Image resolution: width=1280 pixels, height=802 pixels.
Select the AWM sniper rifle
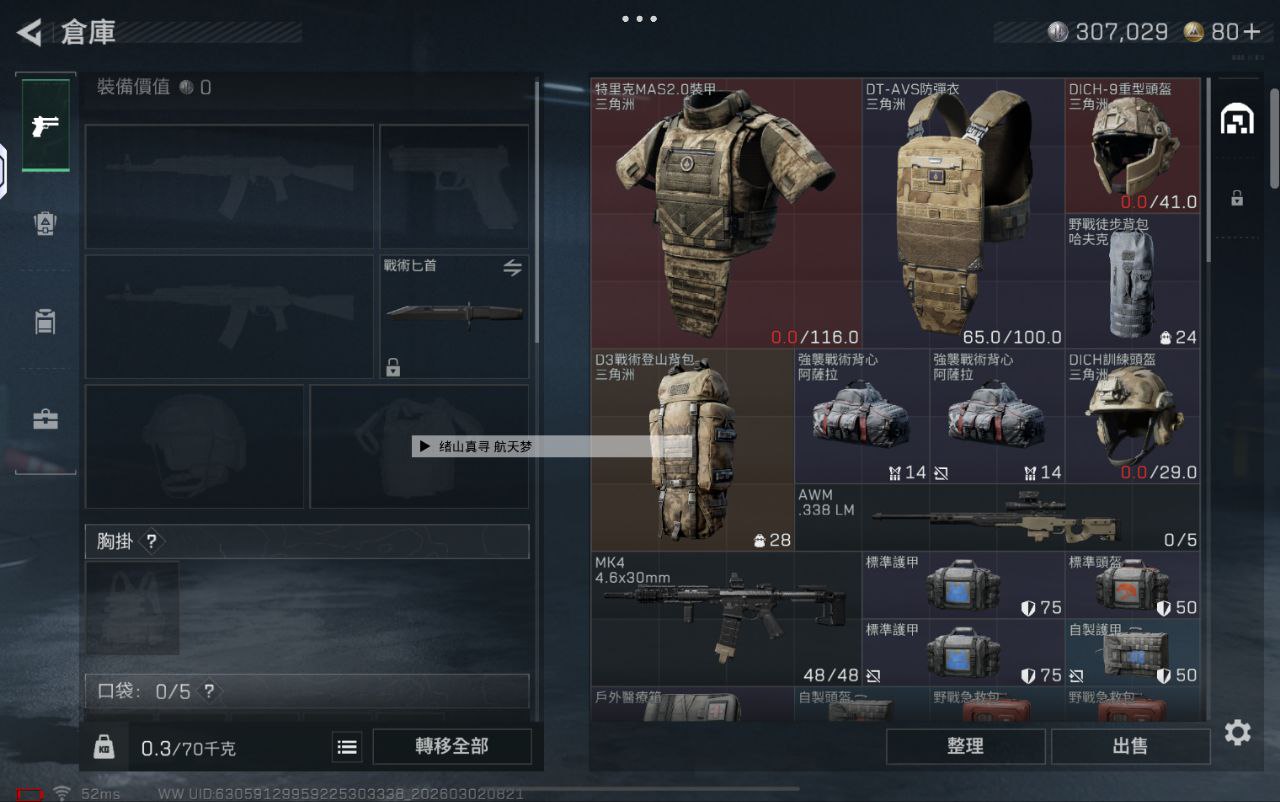point(997,518)
